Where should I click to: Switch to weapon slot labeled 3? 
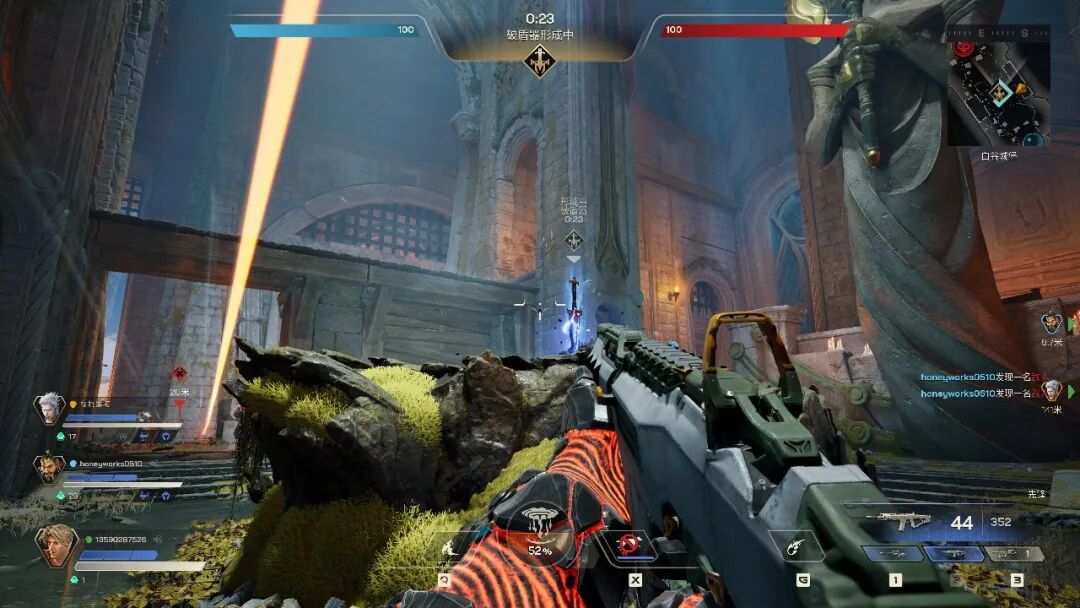(1014, 554)
